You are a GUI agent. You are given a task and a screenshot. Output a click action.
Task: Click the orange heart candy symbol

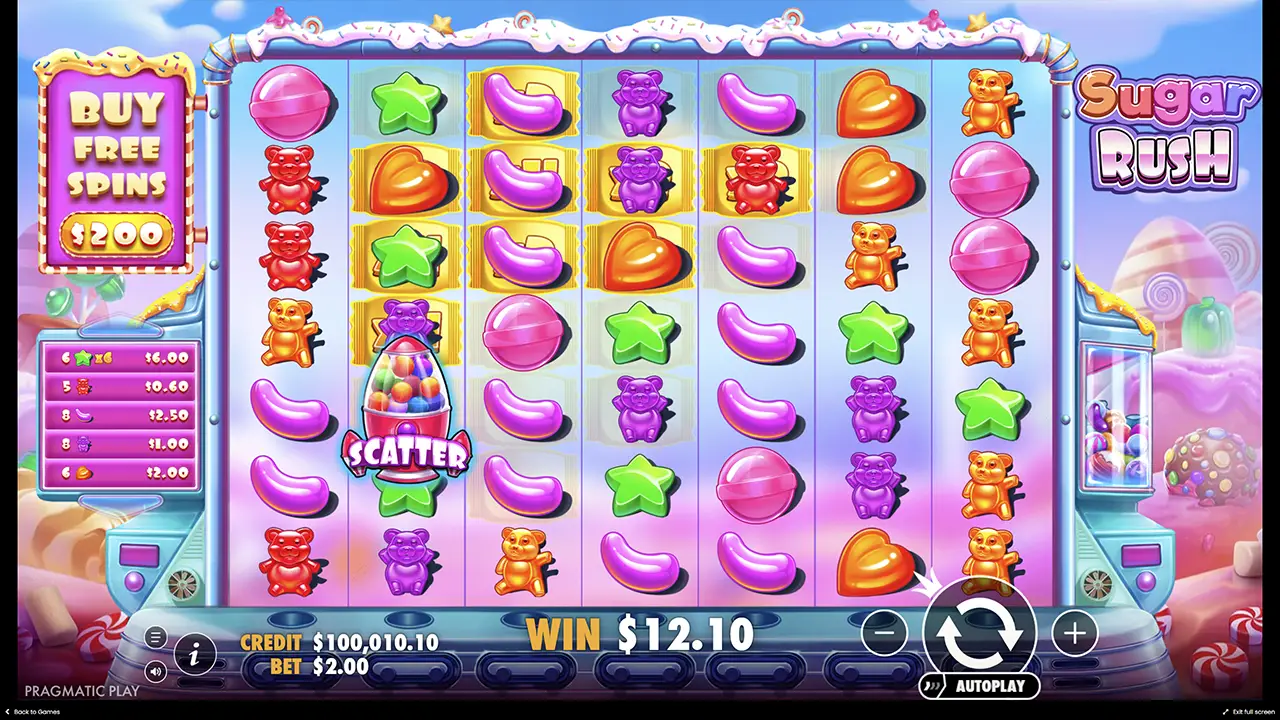(x=875, y=105)
